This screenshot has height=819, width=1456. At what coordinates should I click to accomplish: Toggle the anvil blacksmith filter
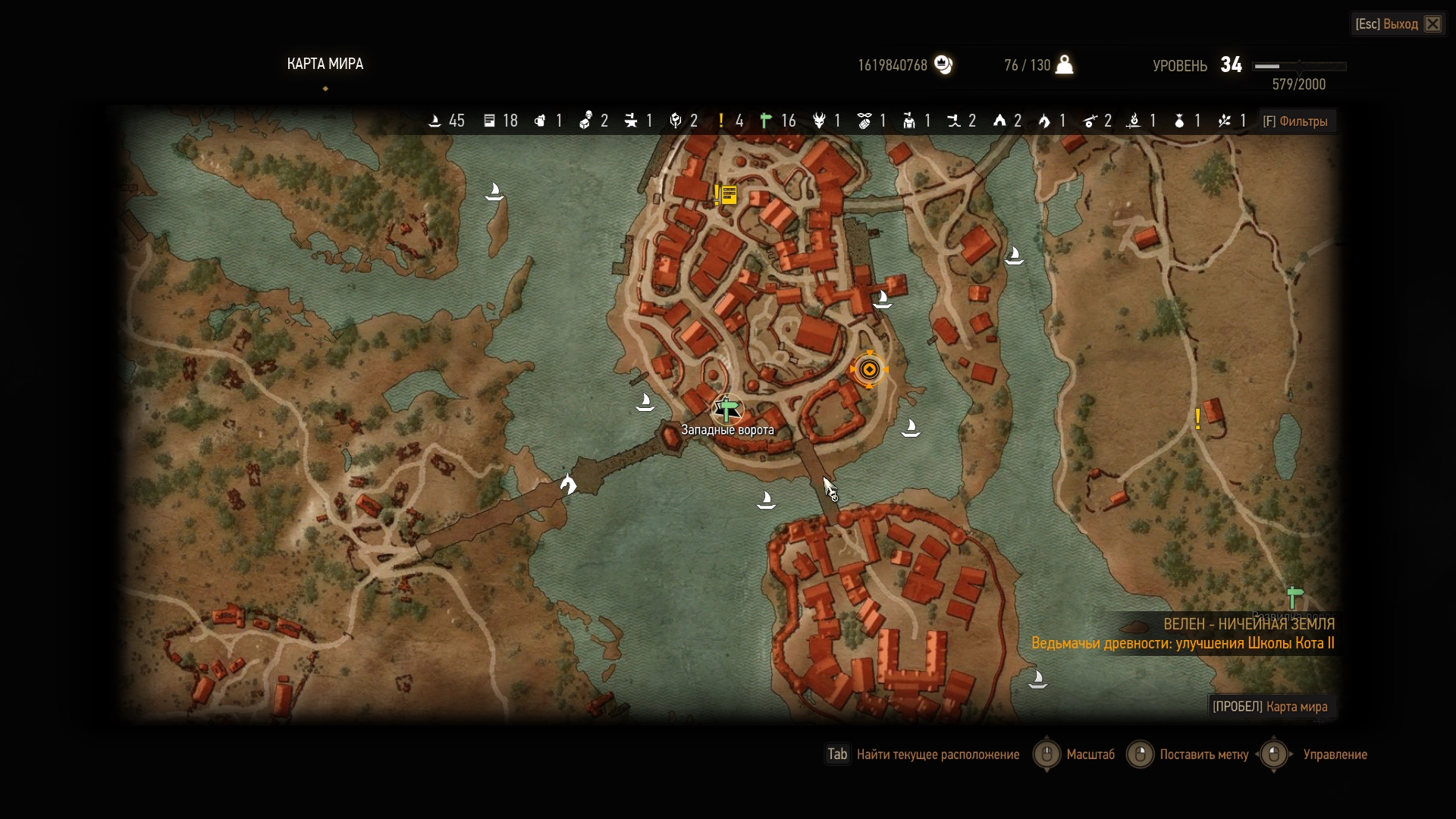pos(631,121)
